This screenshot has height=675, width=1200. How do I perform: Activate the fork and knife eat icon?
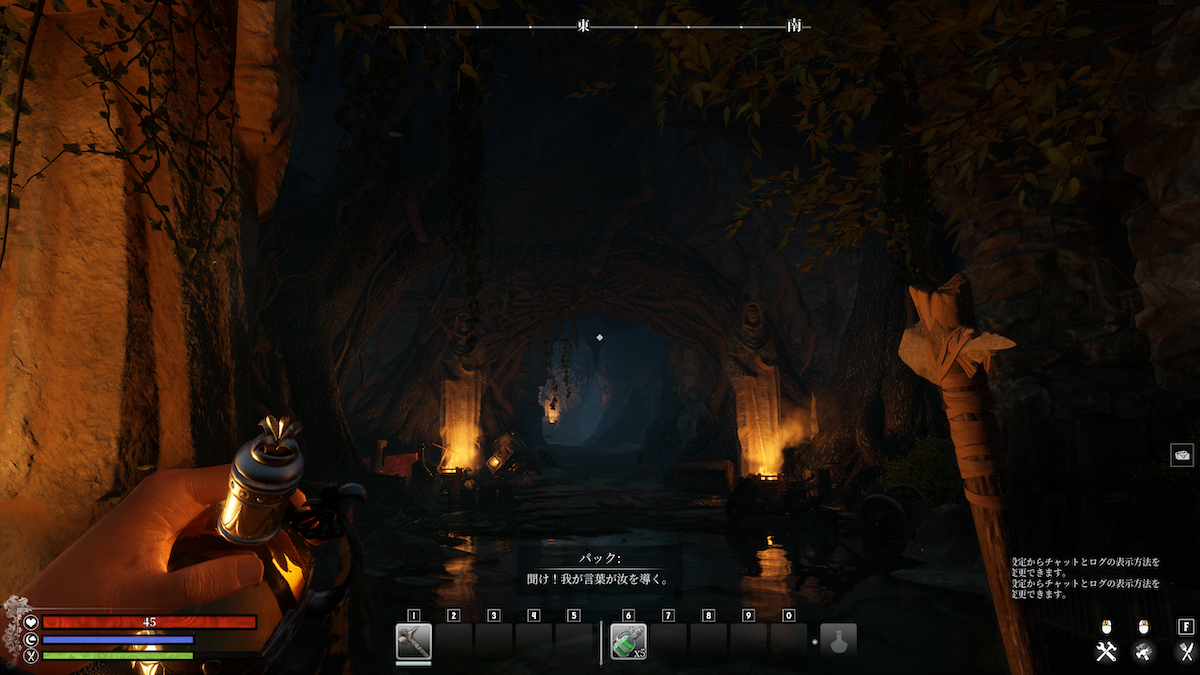click(x=1186, y=652)
